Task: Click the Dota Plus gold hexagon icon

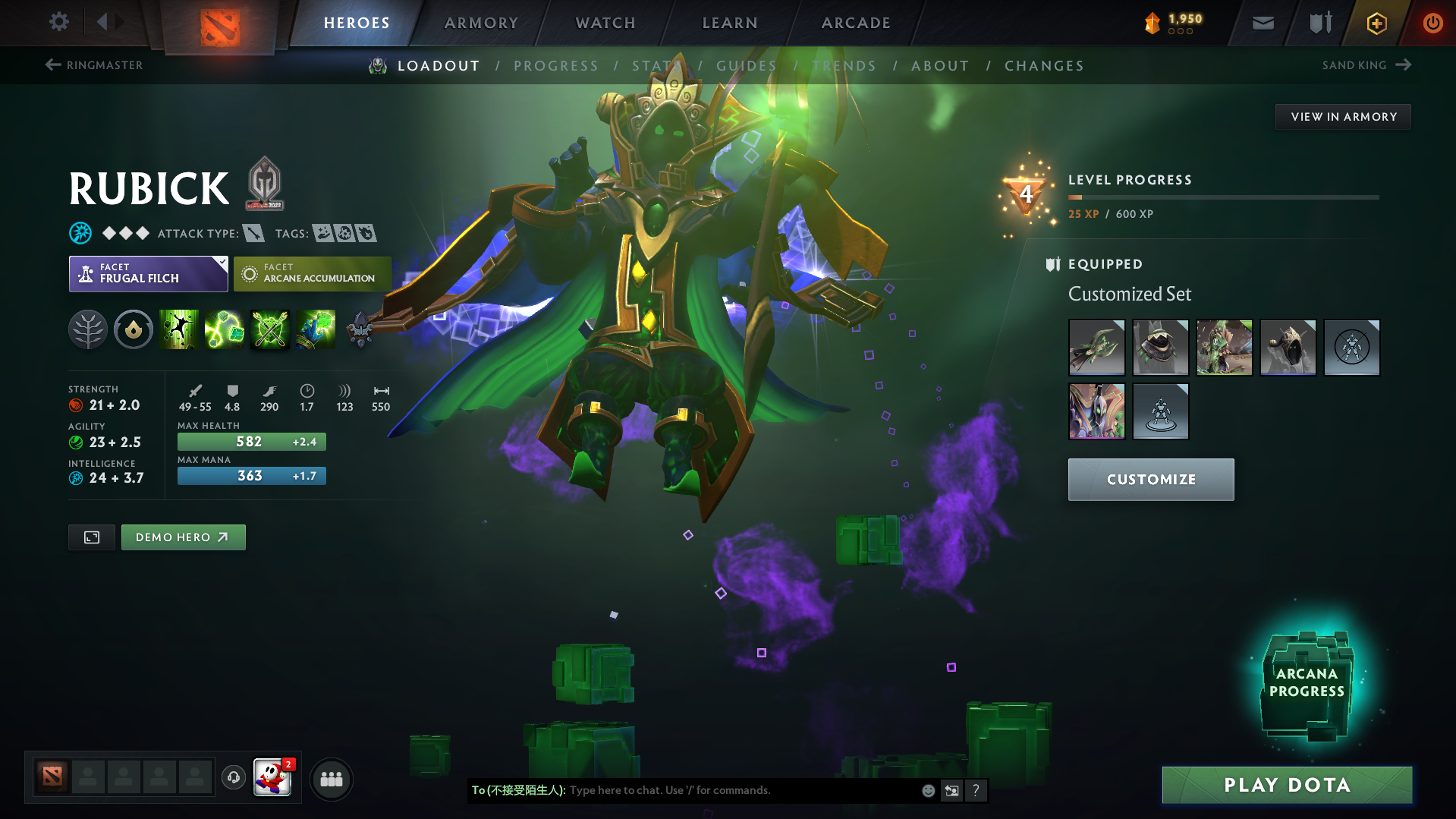Action: click(x=1376, y=23)
